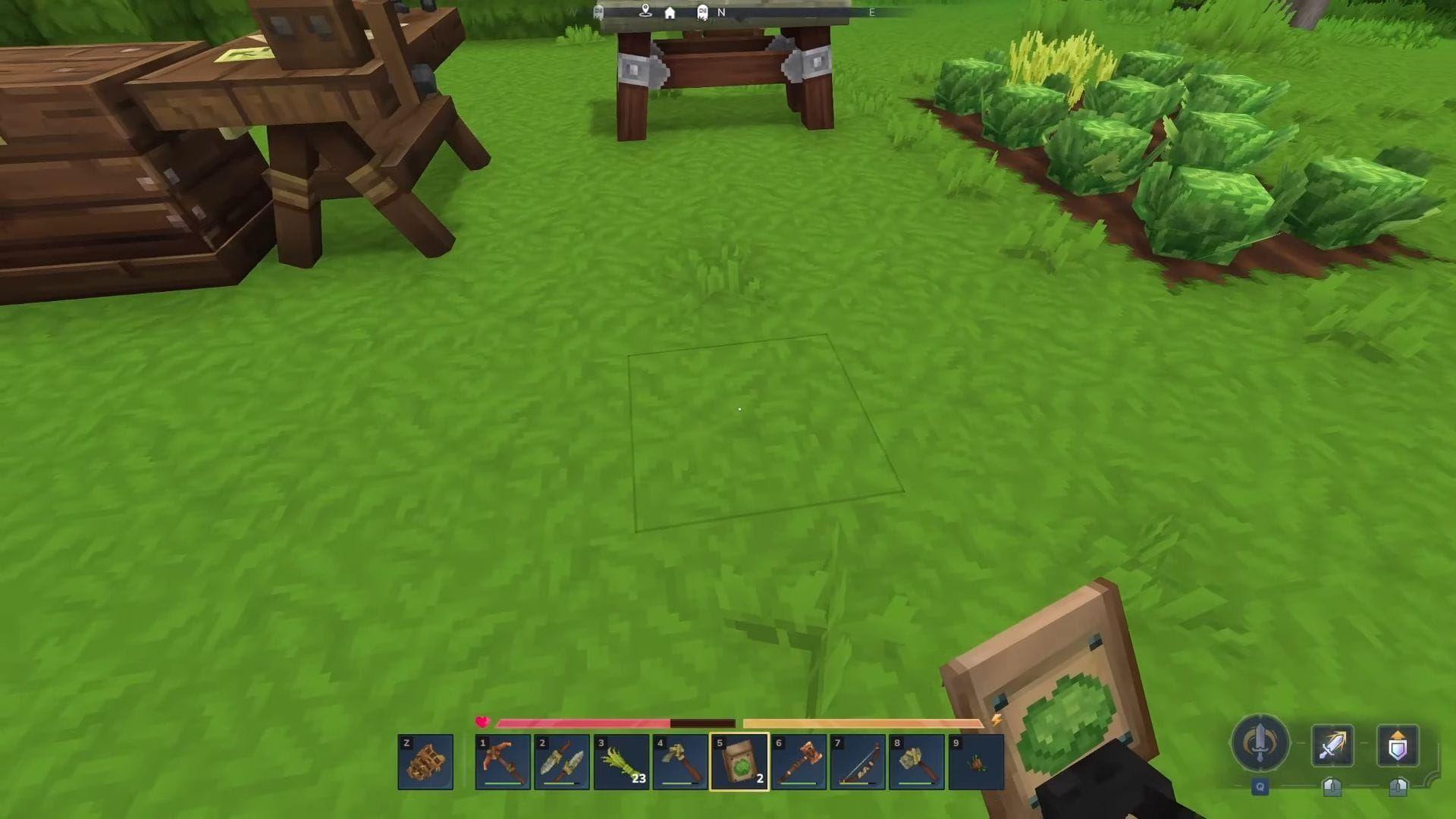Click the gravestone marker left of N
1456x819 pixels.
(x=701, y=12)
